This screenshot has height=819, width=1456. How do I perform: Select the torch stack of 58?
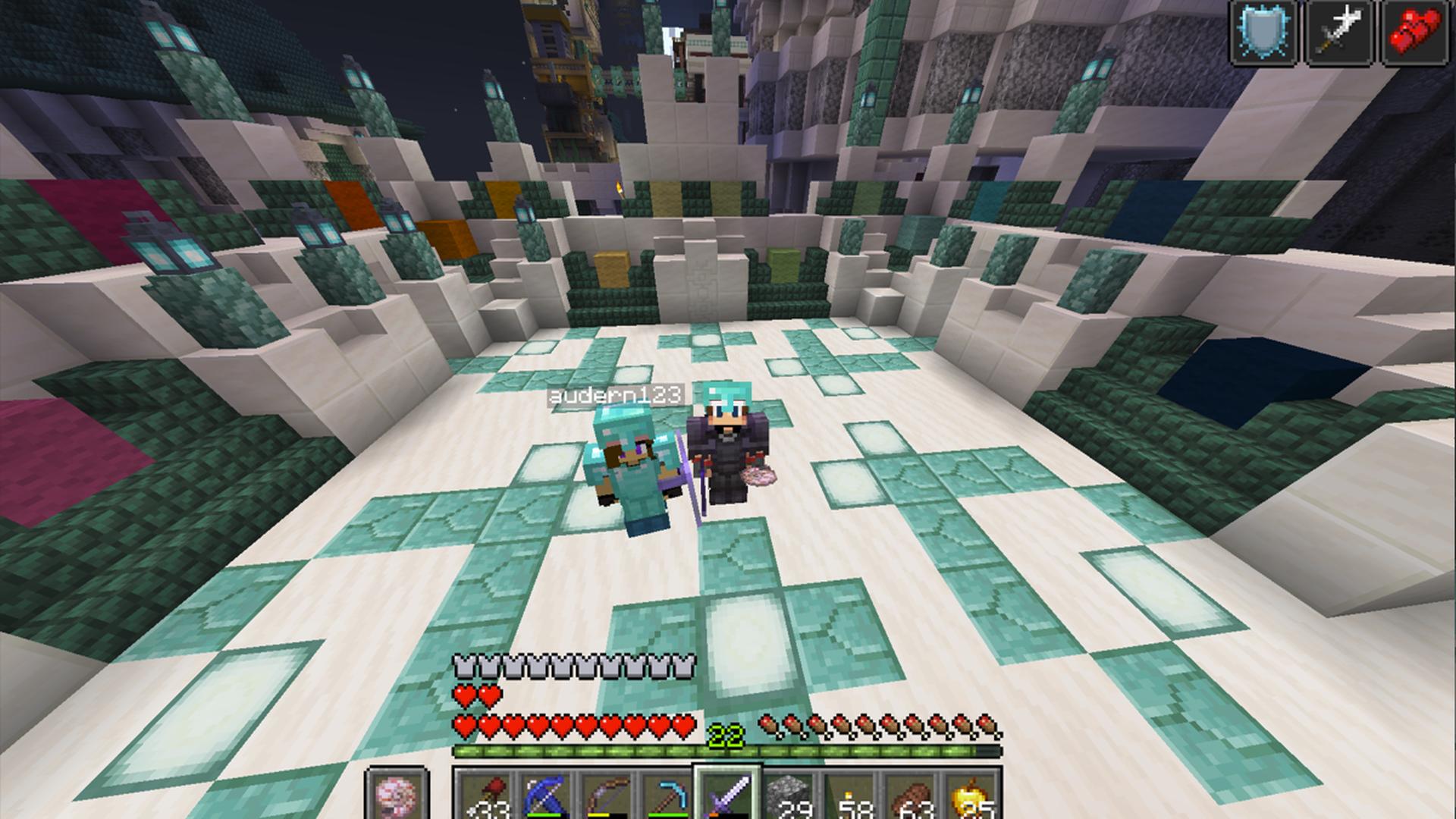pyautogui.click(x=849, y=796)
